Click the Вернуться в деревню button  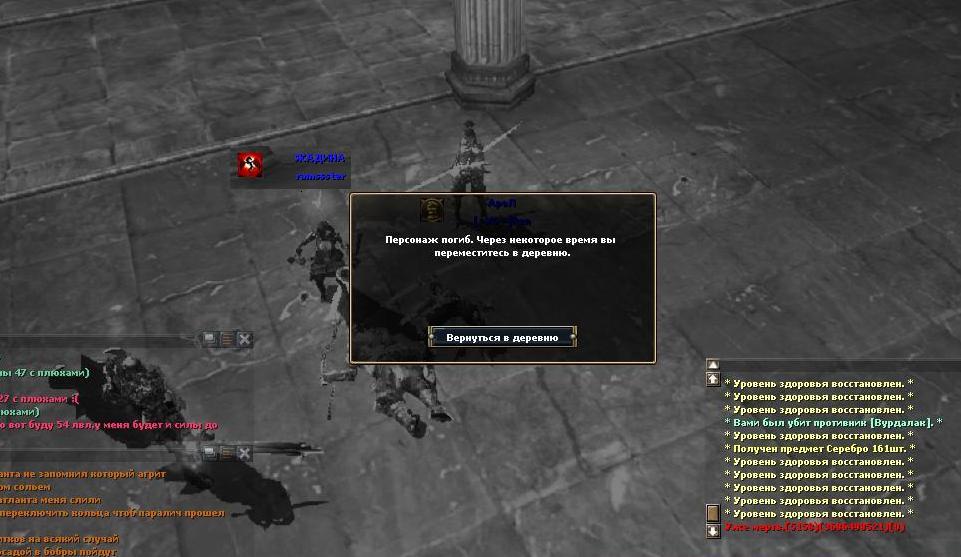502,337
